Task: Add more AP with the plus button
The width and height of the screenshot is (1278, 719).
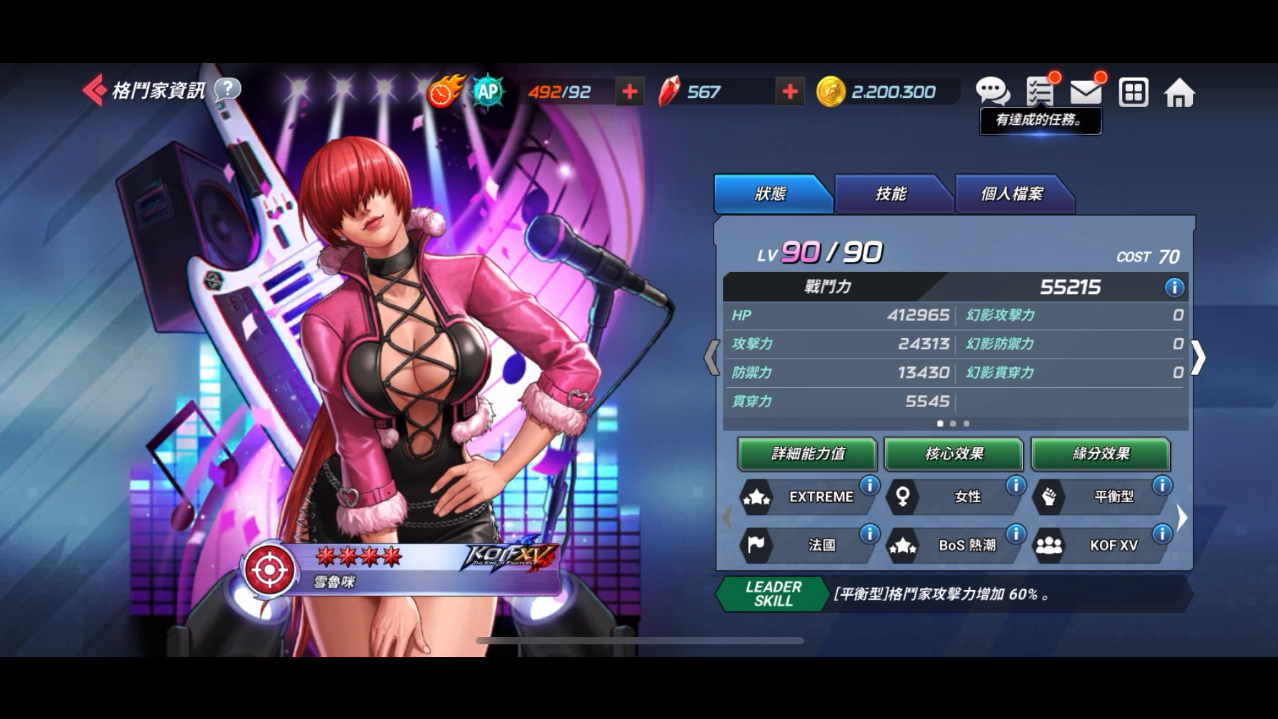Action: (629, 92)
